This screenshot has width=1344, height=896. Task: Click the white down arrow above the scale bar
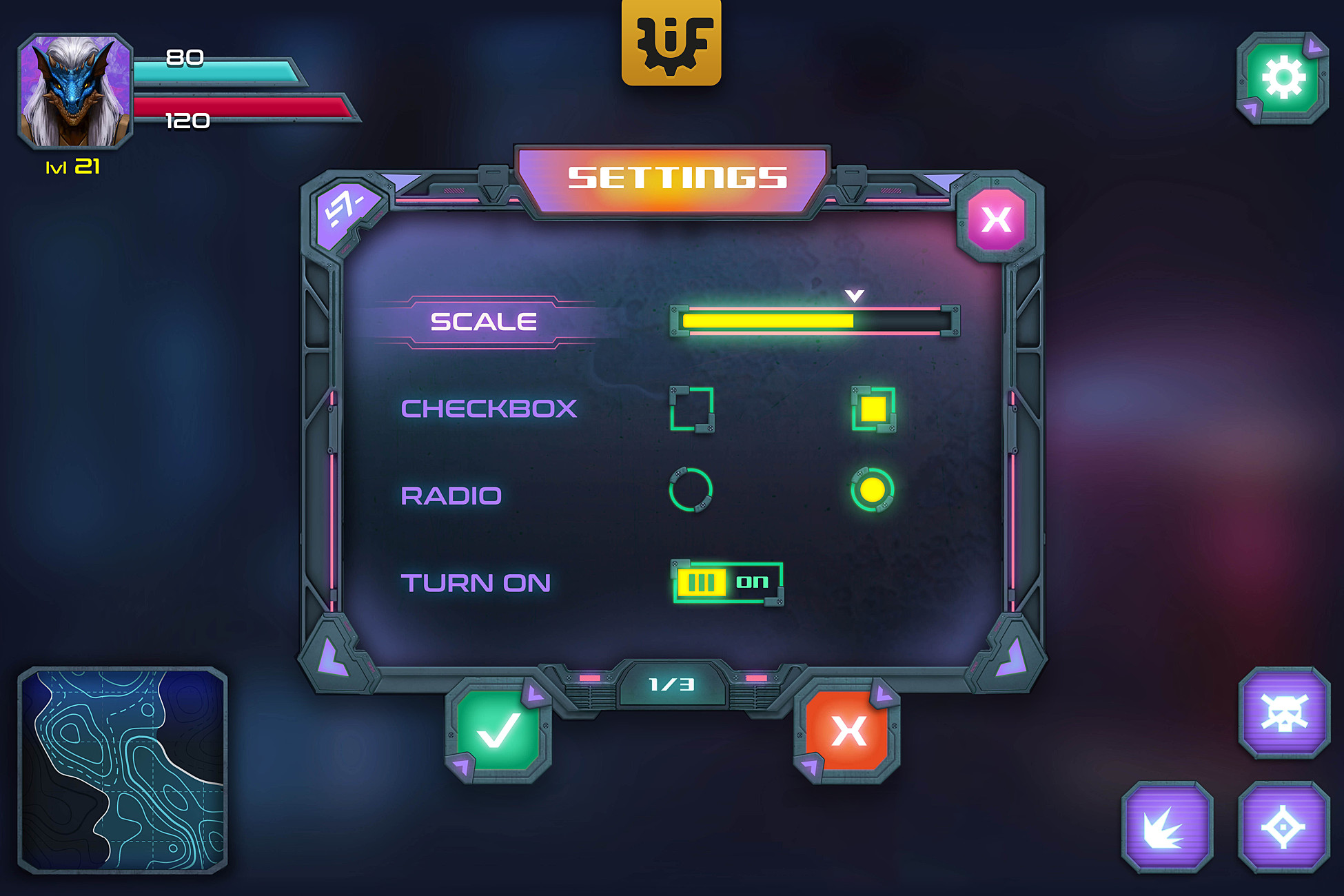click(855, 296)
